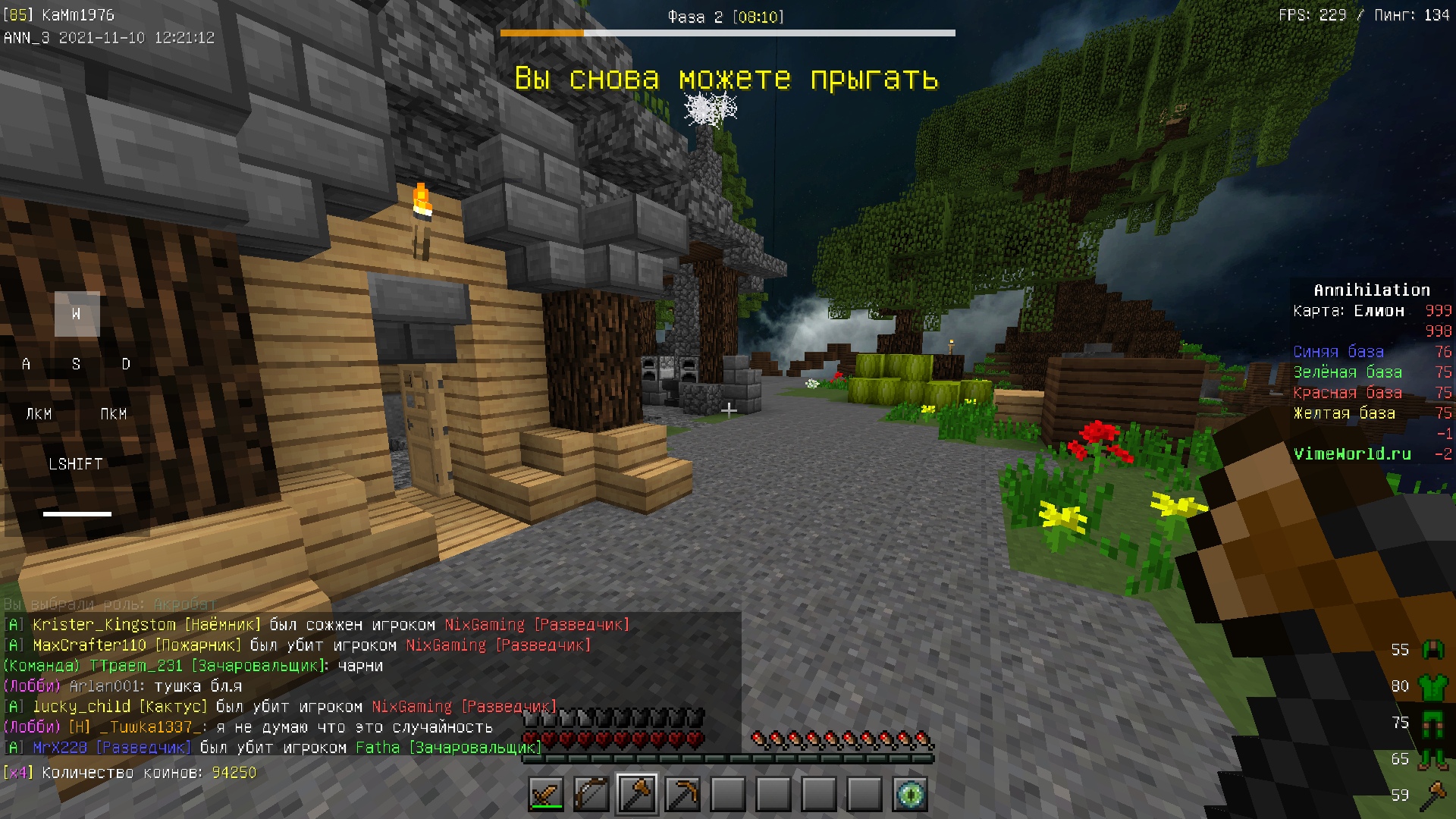
Task: Click the VimeWorld.ru scoreboard link
Action: pos(1352,454)
